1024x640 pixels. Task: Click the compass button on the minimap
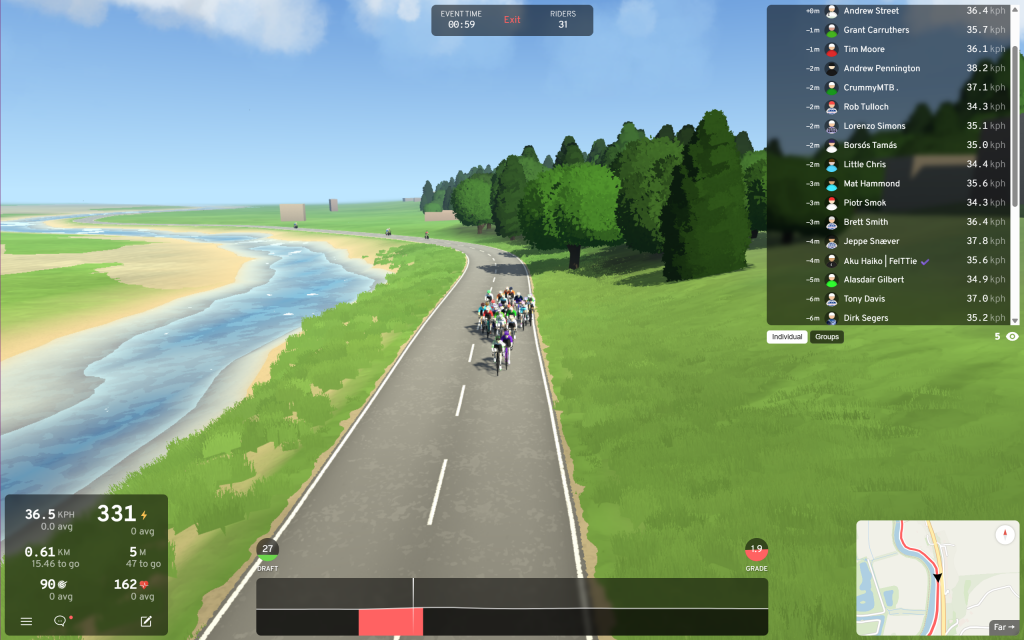click(x=1004, y=535)
